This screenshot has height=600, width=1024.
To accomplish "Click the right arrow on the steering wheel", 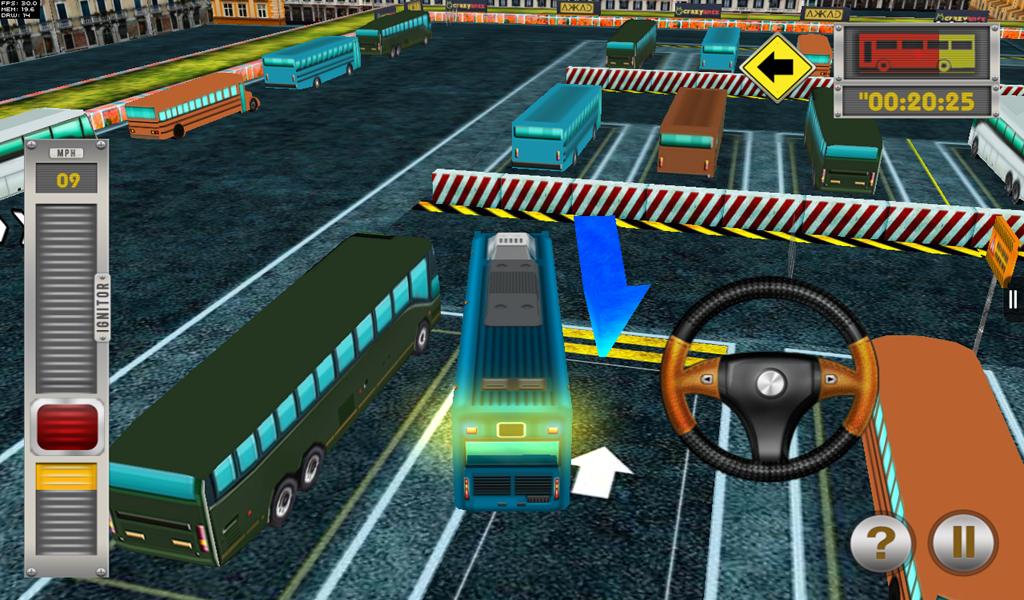I will tap(831, 379).
